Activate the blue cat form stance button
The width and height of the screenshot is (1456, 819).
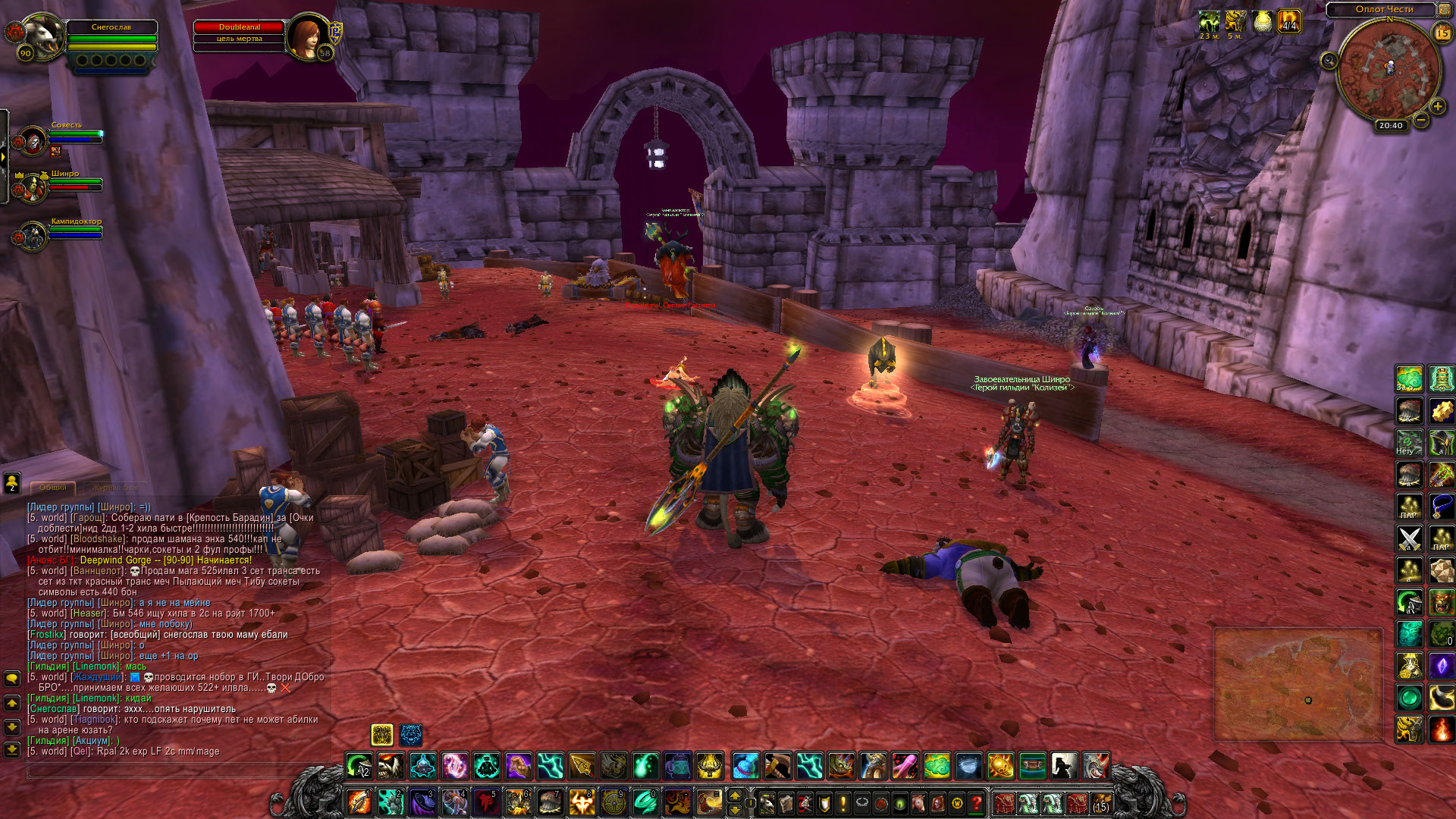tap(411, 734)
